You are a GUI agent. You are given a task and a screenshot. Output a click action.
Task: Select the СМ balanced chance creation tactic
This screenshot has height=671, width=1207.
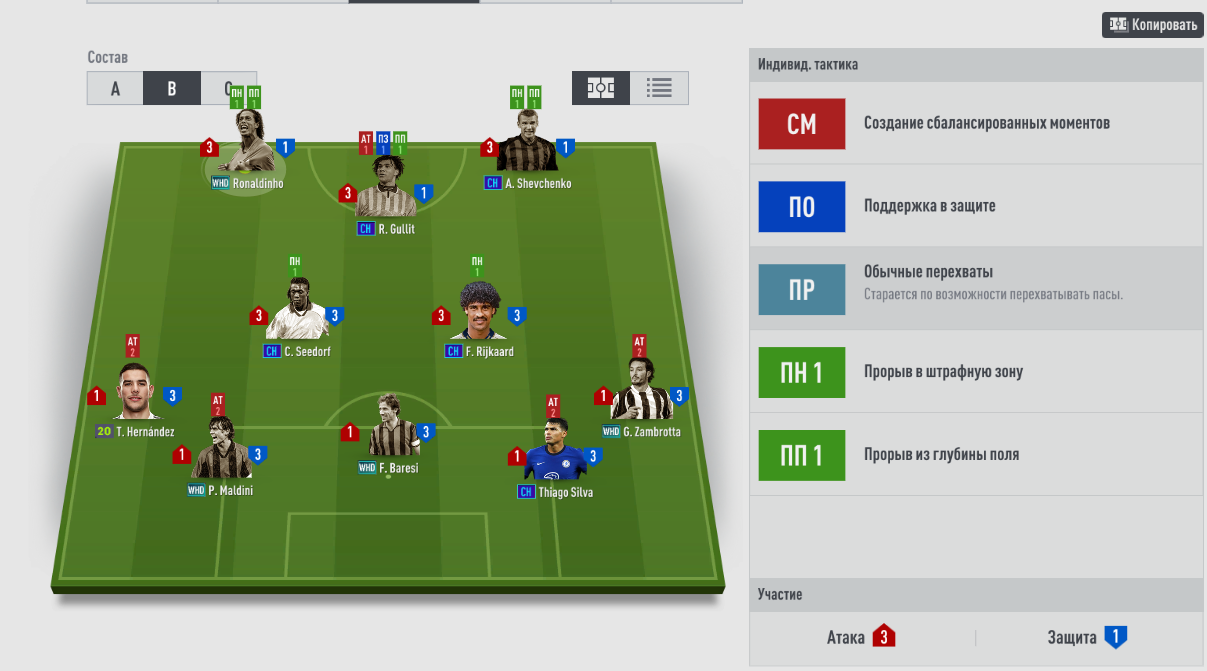(802, 124)
